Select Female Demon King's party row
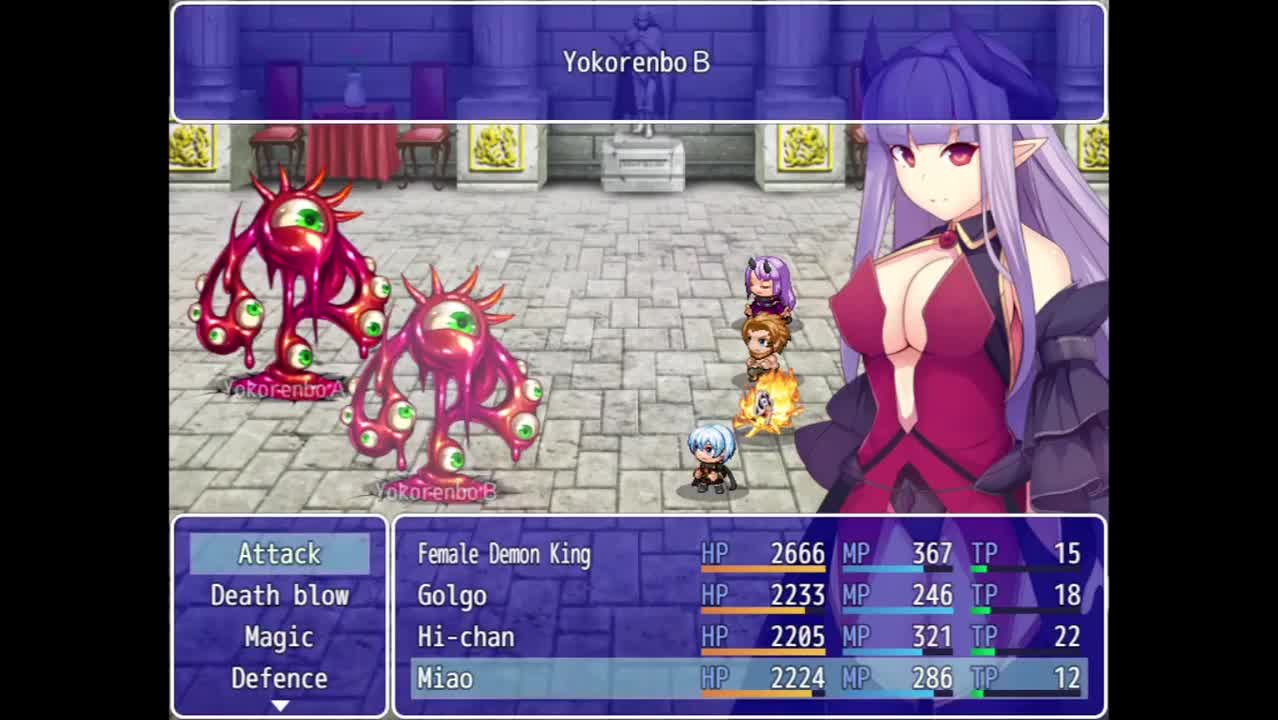This screenshot has width=1278, height=720. point(748,554)
